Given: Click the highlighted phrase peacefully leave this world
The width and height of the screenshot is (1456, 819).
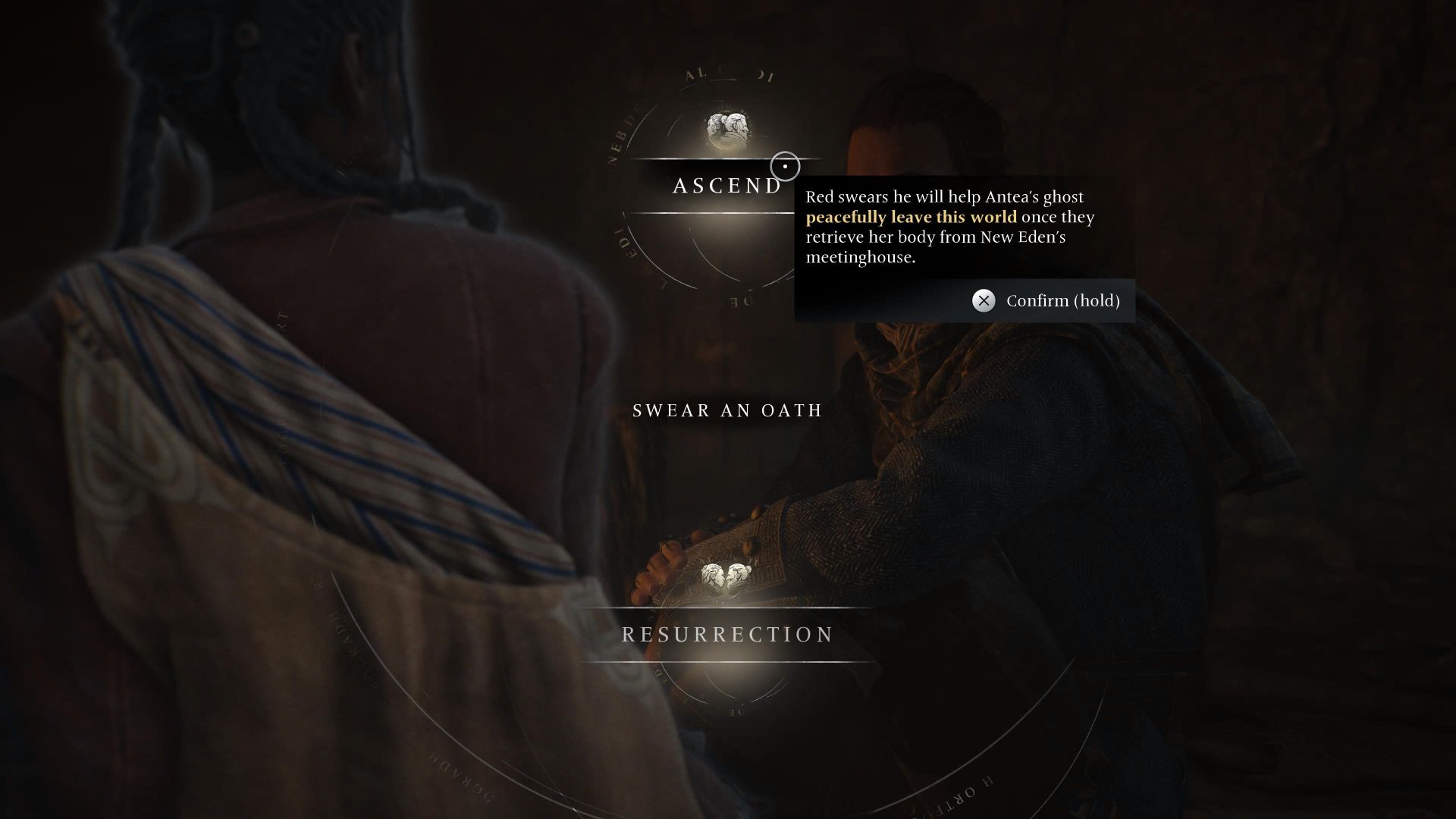Looking at the screenshot, I should 910,216.
